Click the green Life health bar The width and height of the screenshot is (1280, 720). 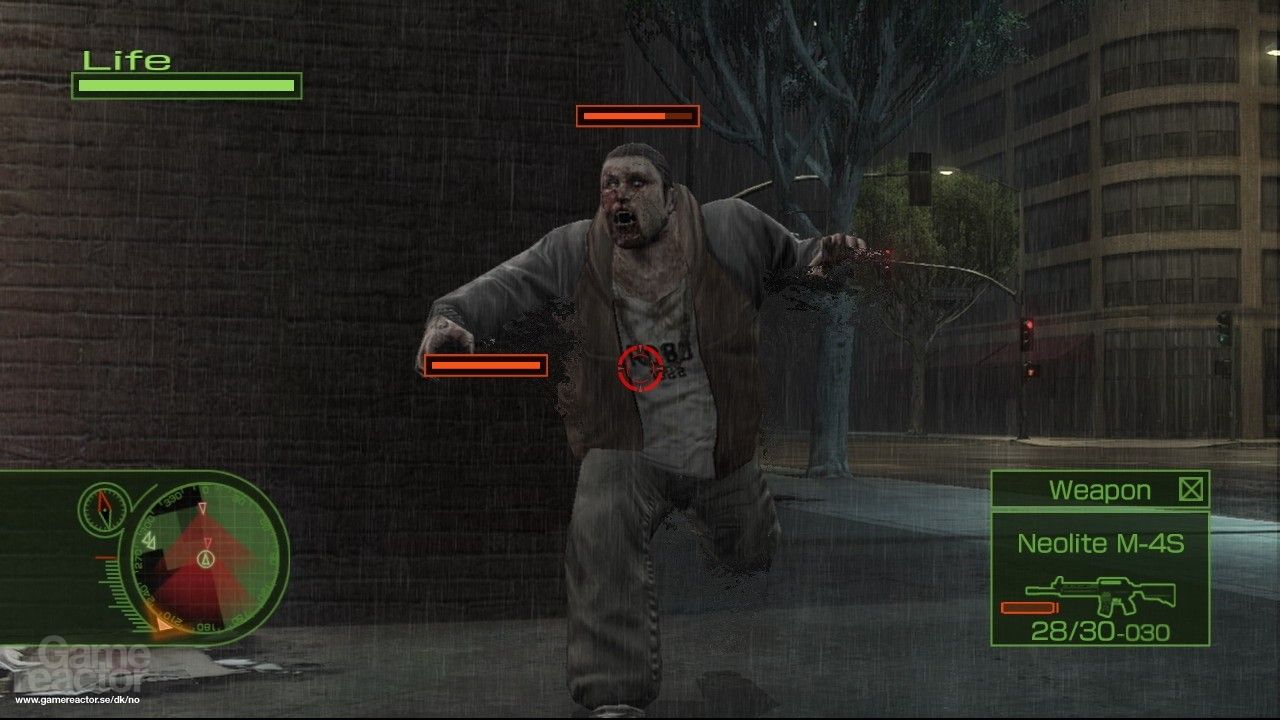[x=185, y=86]
